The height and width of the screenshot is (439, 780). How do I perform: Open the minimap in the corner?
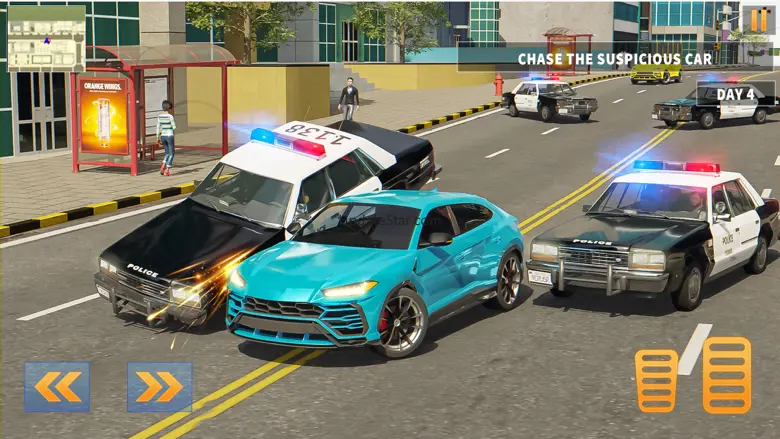point(46,38)
